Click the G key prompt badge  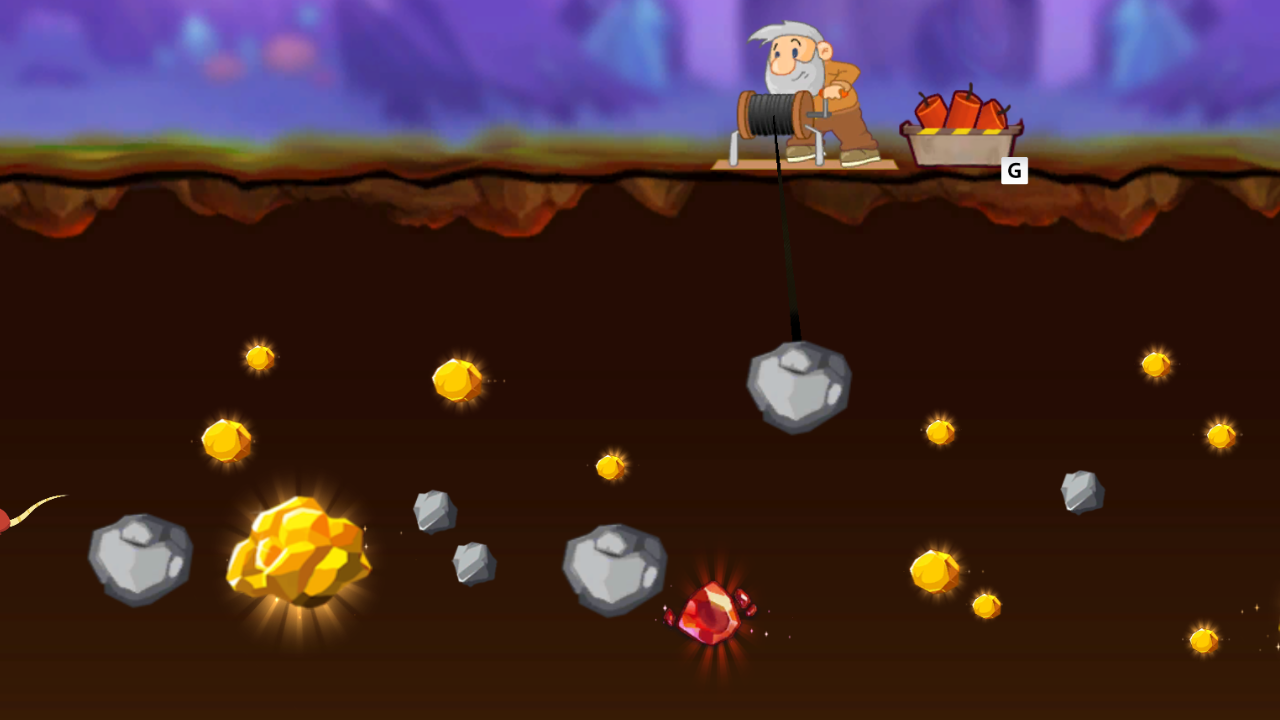1013,171
